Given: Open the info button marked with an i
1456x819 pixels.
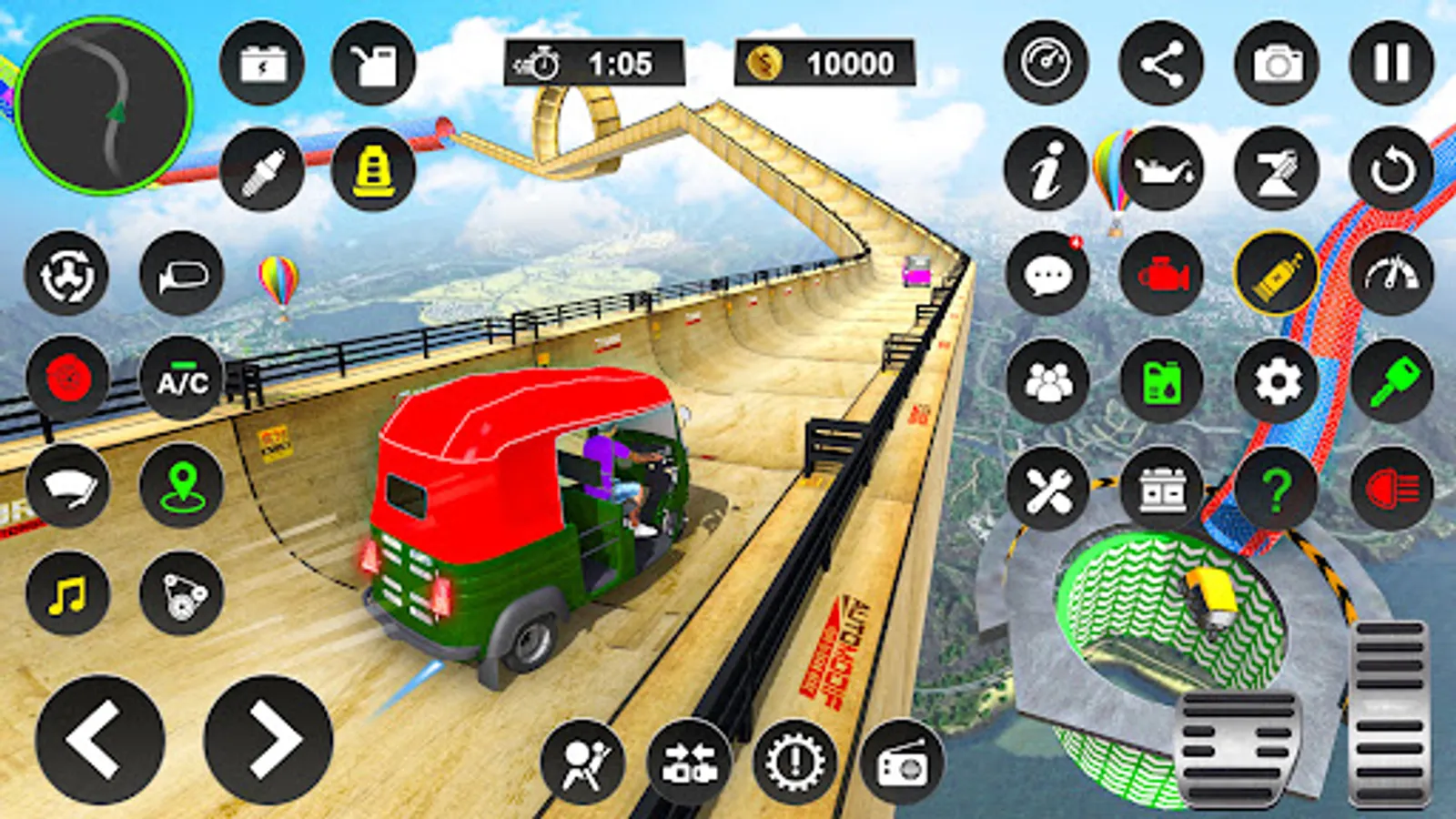Looking at the screenshot, I should tap(1046, 169).
